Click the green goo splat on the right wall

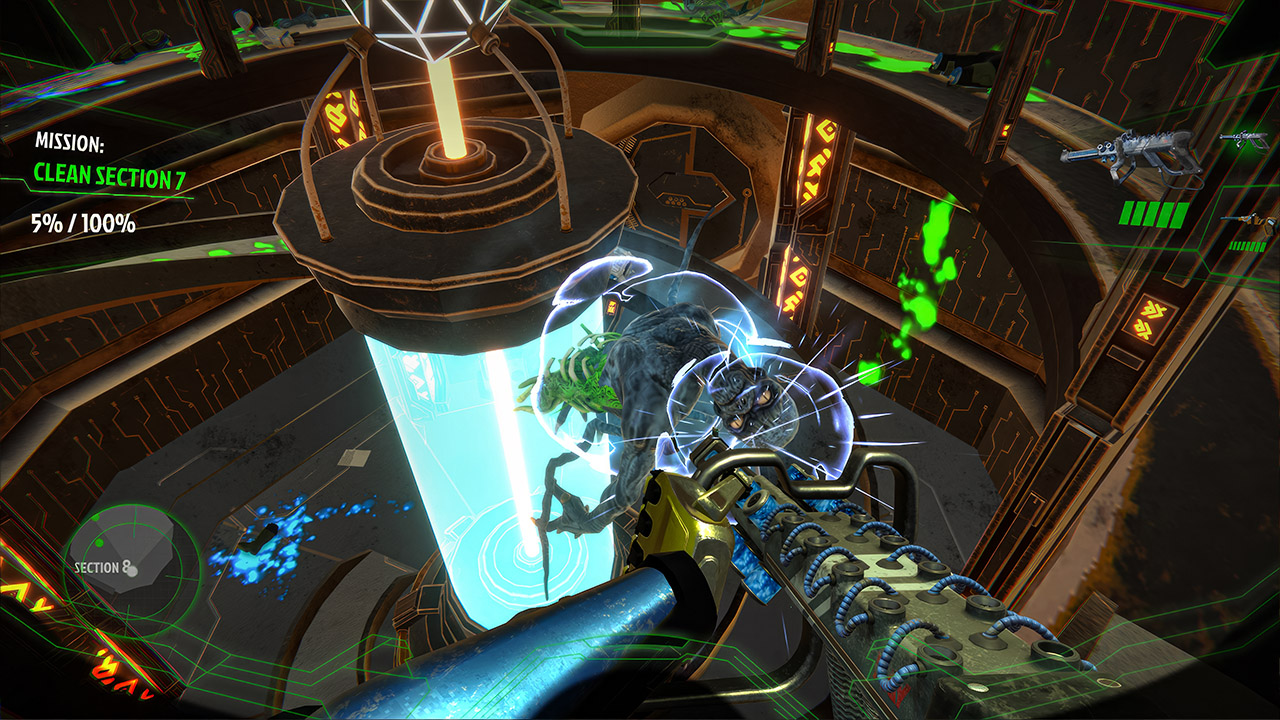click(935, 231)
